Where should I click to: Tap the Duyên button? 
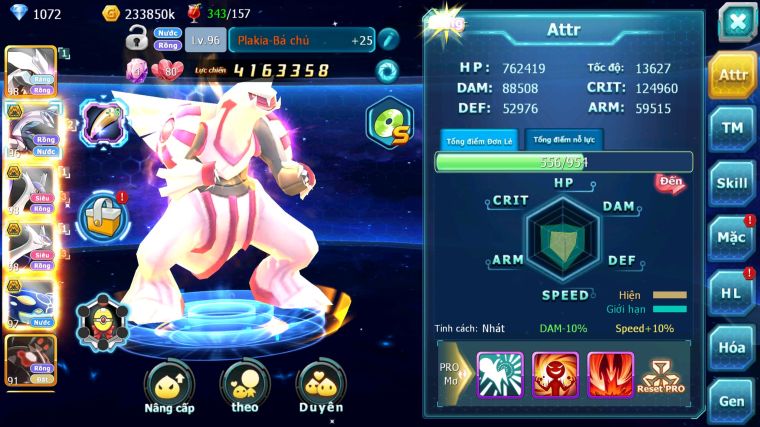(321, 388)
